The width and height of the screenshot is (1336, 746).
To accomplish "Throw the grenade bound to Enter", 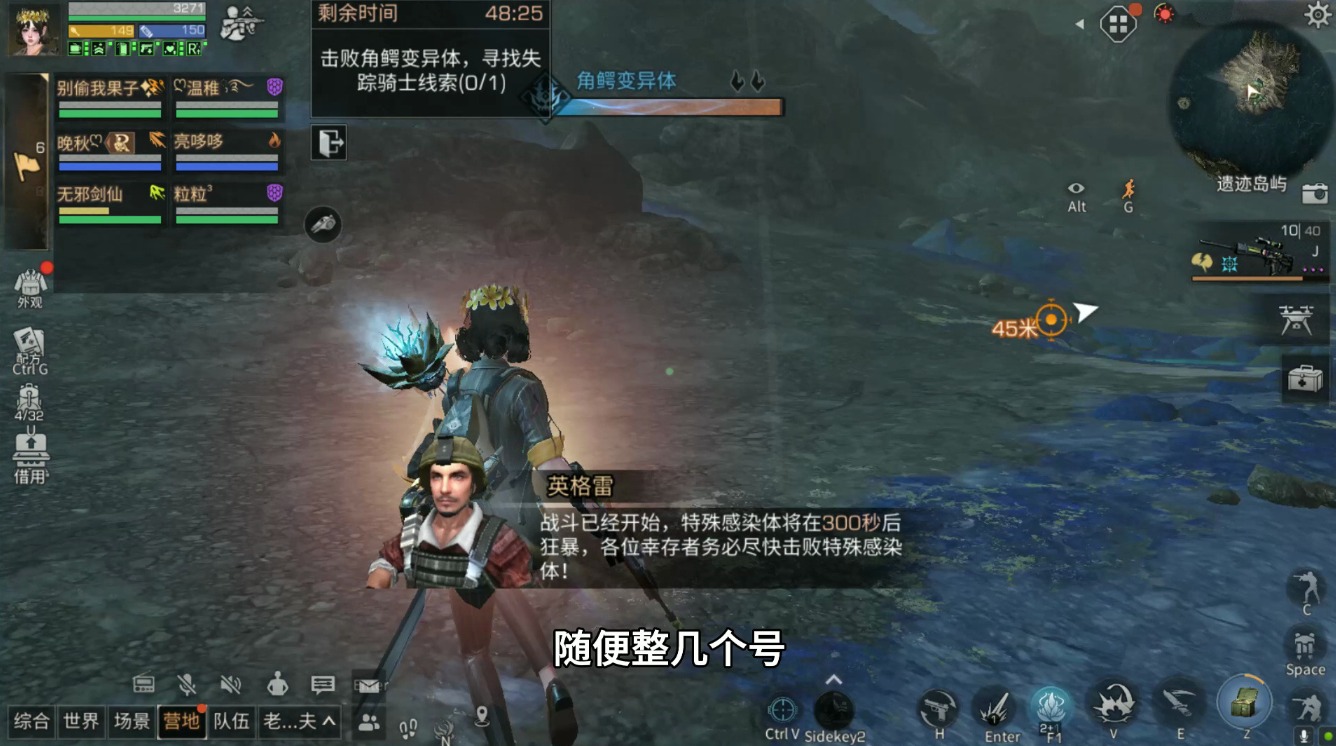I will (x=995, y=707).
